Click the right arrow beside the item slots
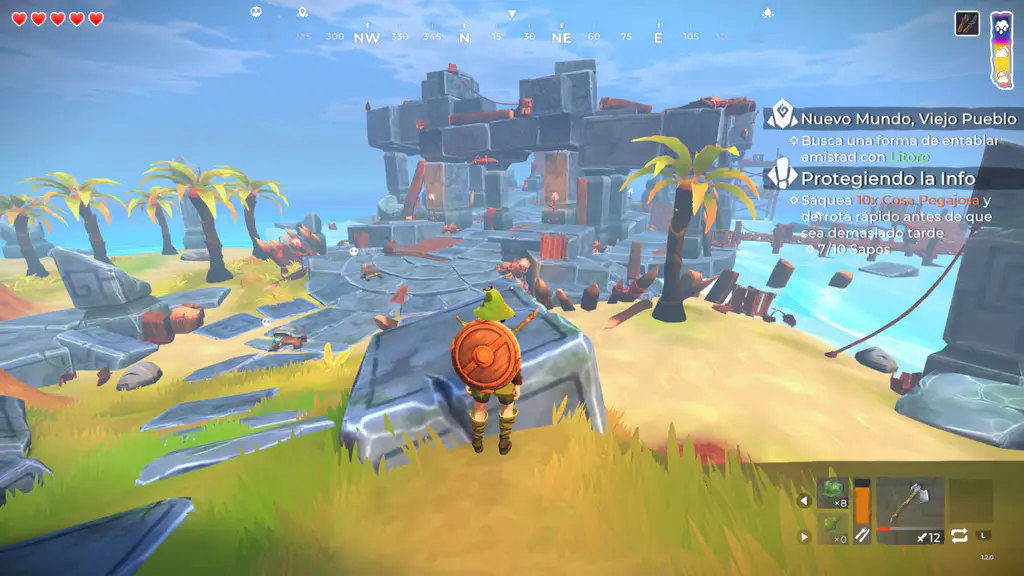This screenshot has height=576, width=1024. (x=804, y=536)
